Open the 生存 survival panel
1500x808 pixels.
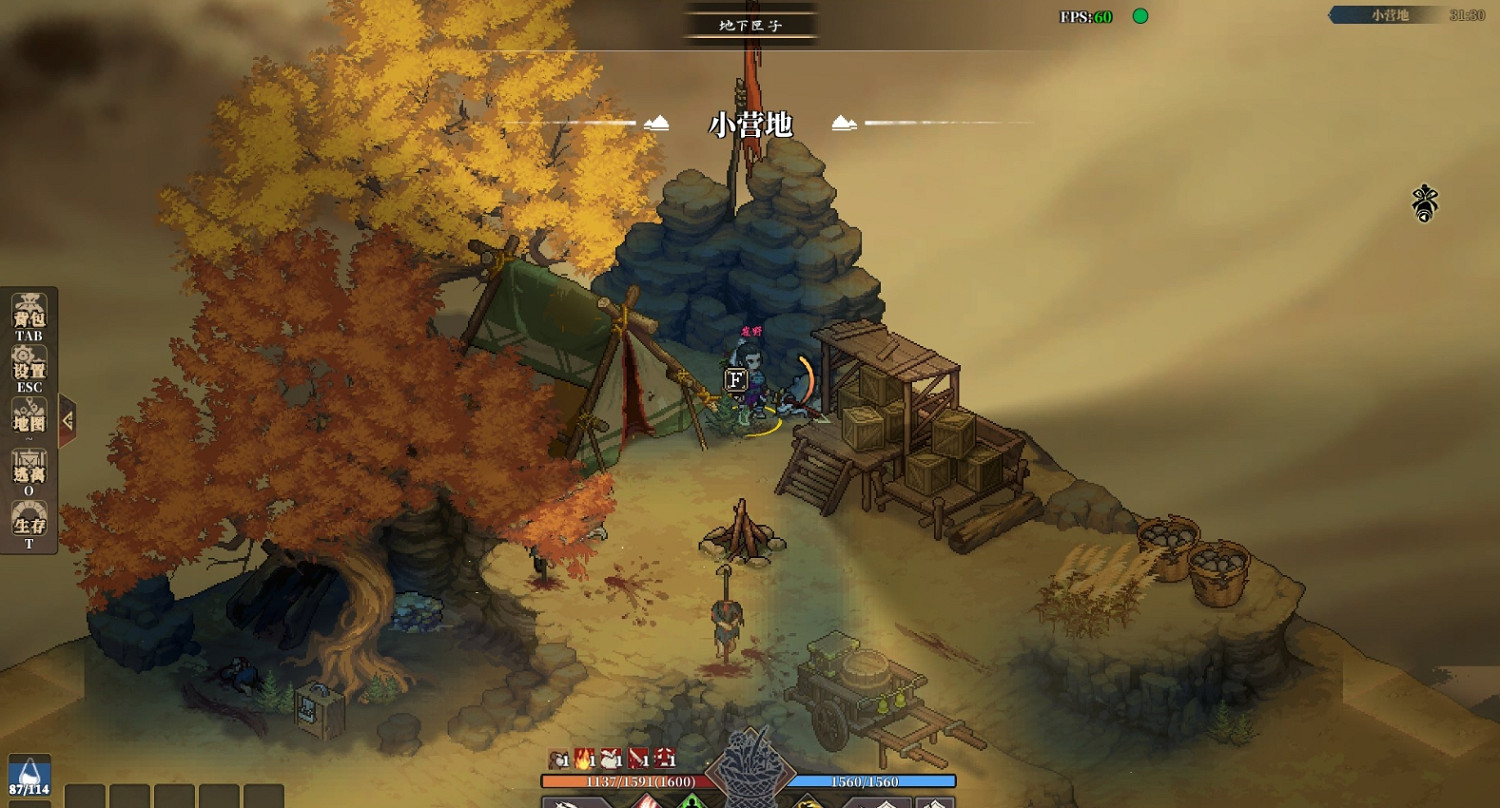(x=28, y=523)
